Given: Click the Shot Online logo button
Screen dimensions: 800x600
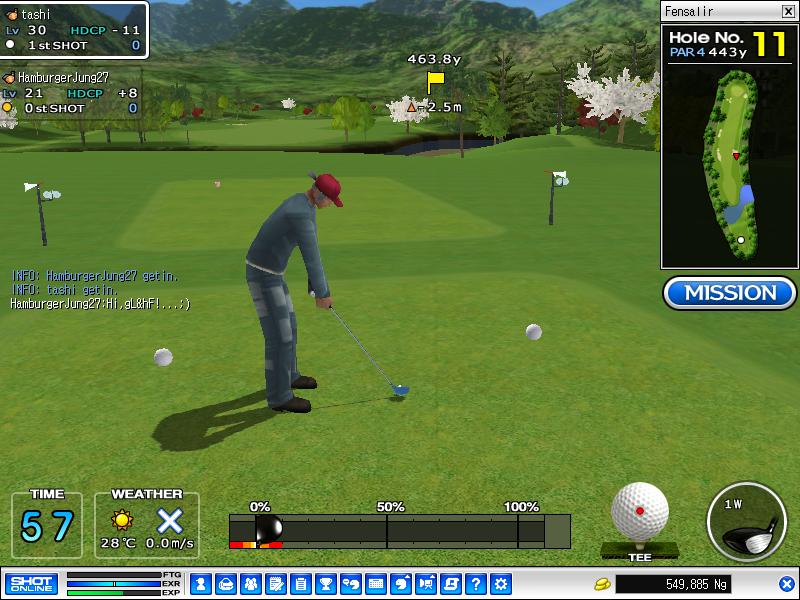Looking at the screenshot, I should (x=31, y=584).
